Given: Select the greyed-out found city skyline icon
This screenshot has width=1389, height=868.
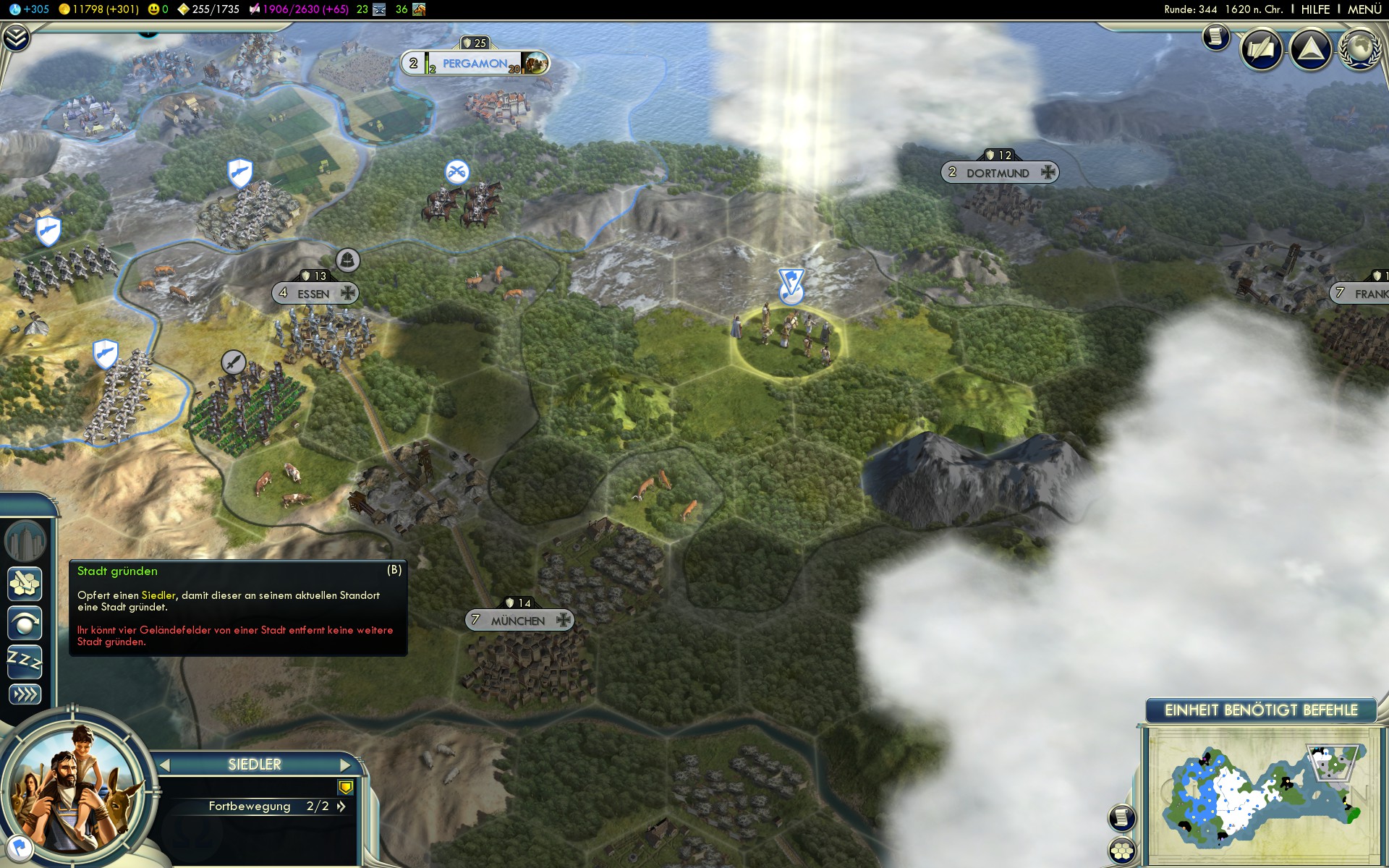Looking at the screenshot, I should 25,540.
